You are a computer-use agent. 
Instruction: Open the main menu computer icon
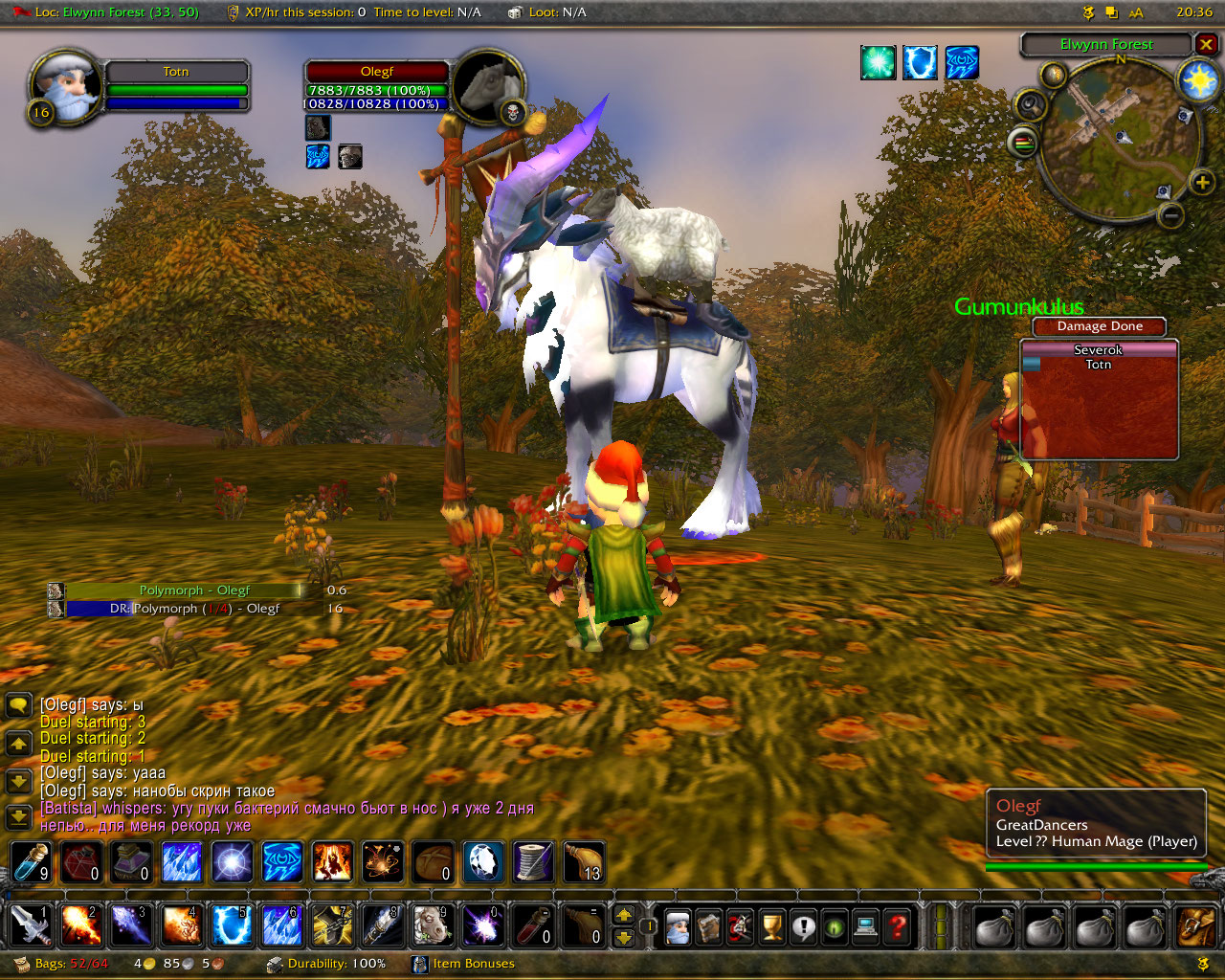[865, 926]
